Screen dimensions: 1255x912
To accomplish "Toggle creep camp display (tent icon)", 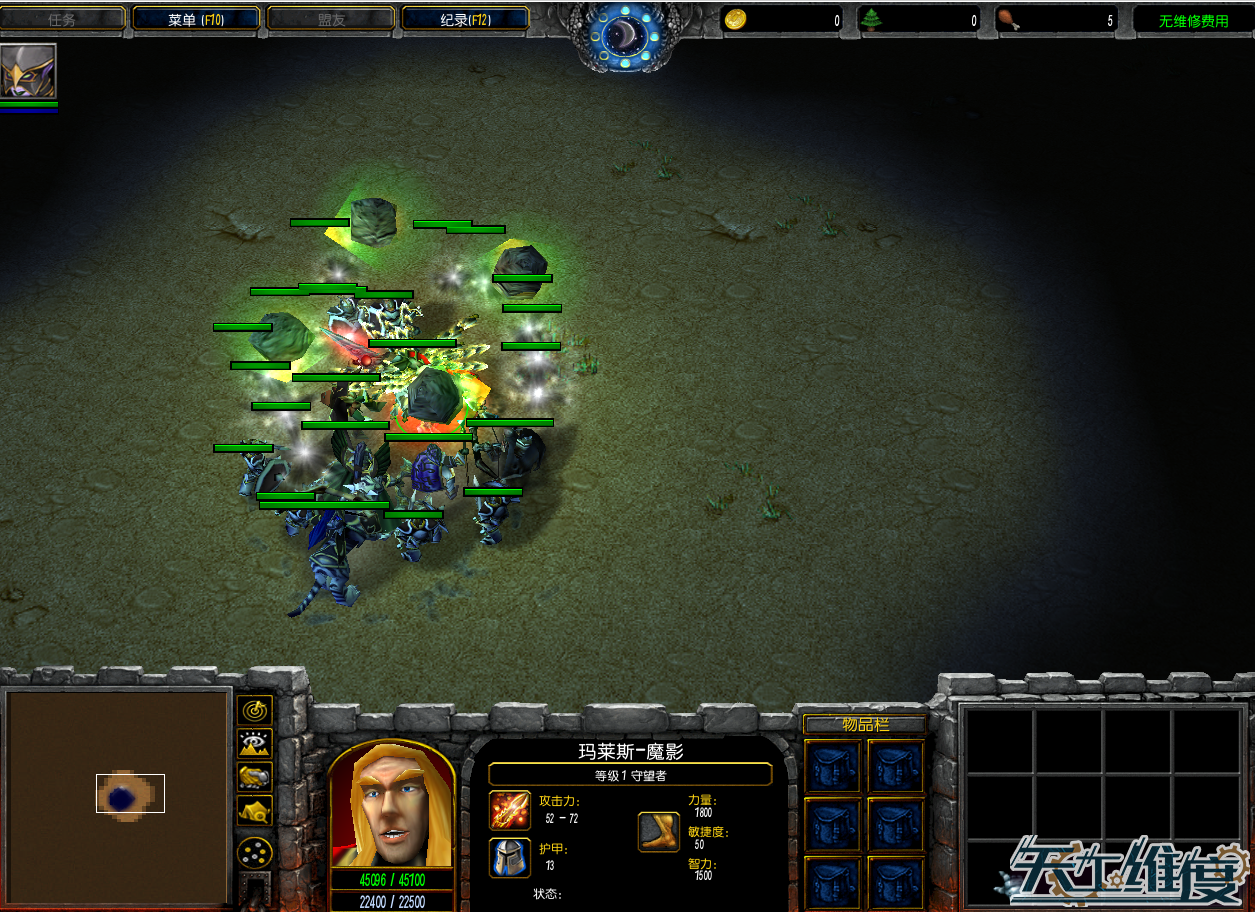I will [x=257, y=810].
